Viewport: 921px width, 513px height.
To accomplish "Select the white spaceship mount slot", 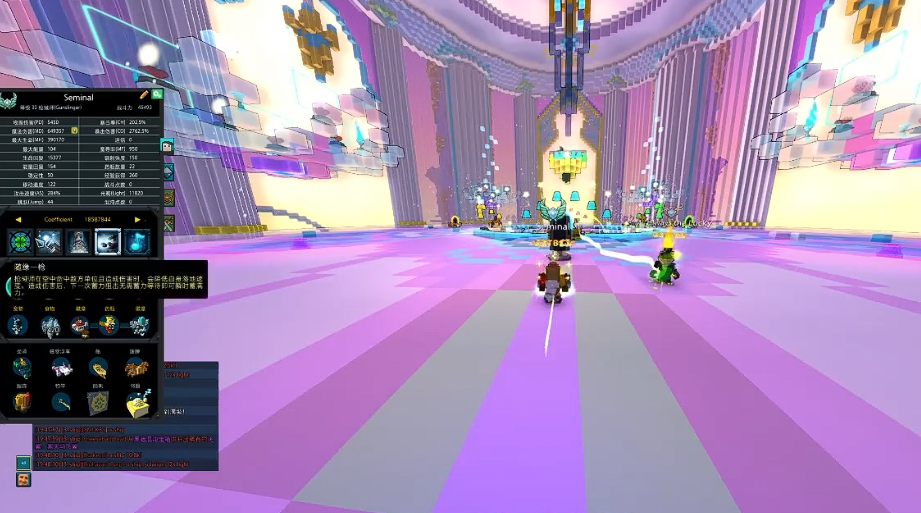I will pos(62,369).
